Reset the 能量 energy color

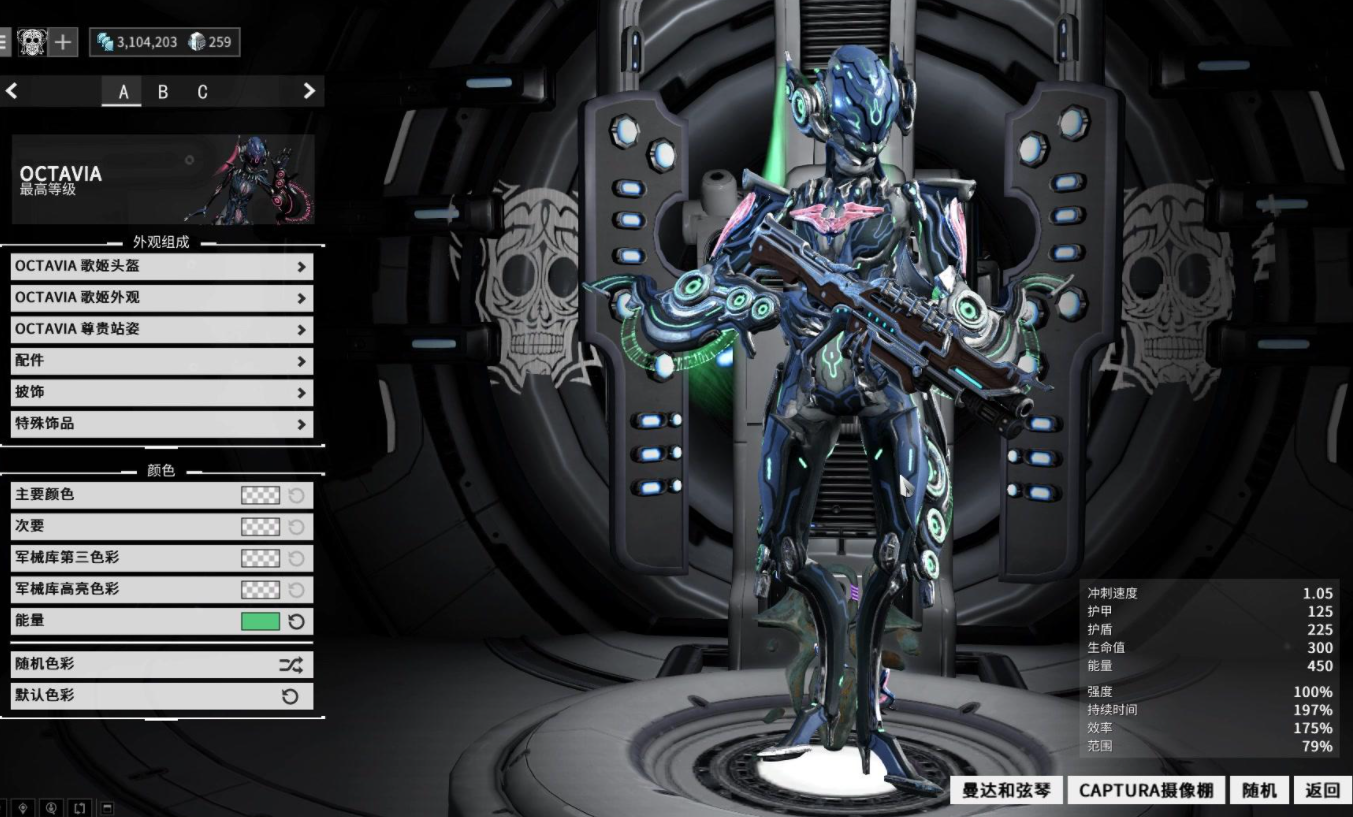click(x=296, y=621)
